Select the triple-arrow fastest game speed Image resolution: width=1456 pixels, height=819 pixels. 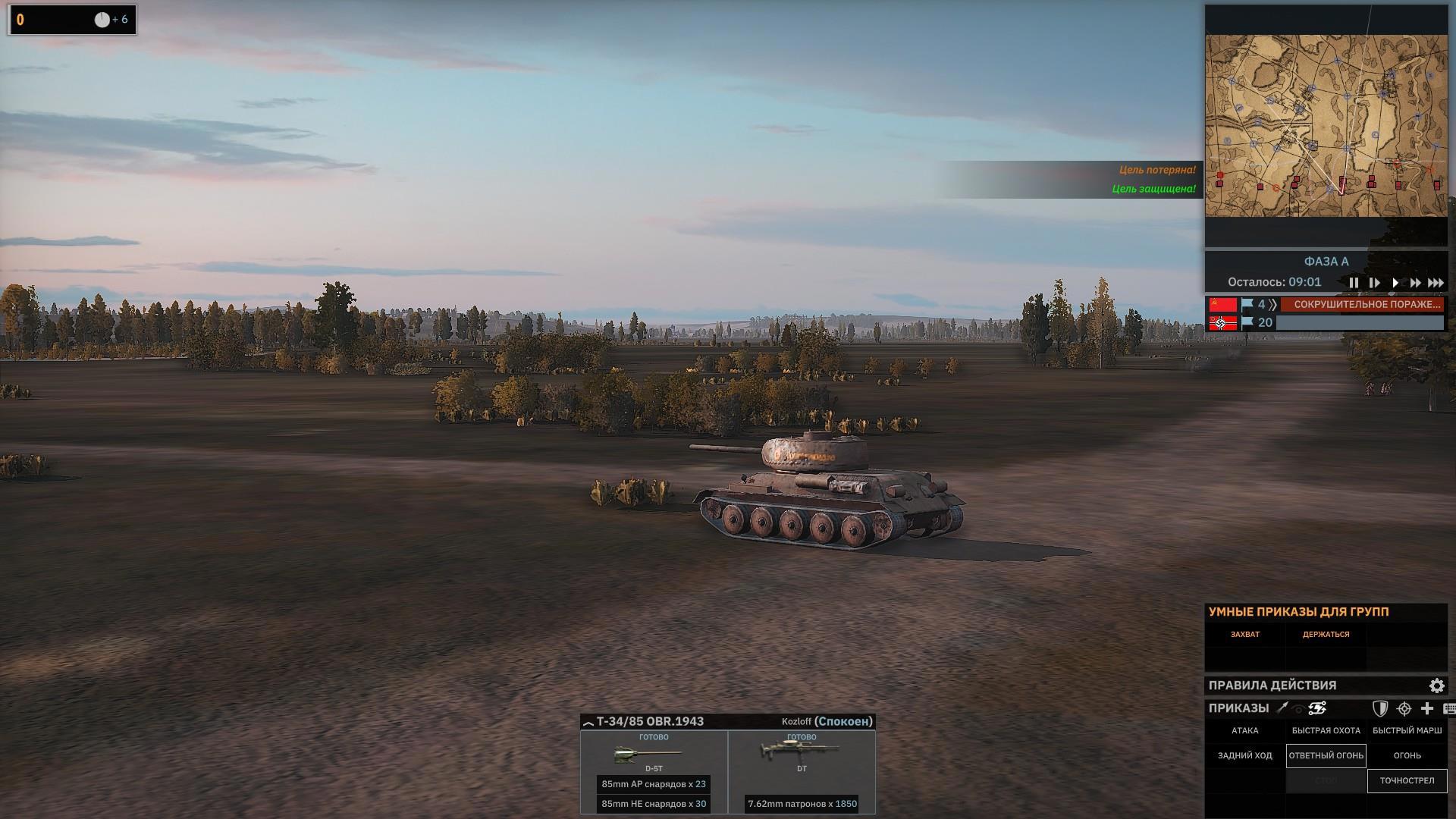pyautogui.click(x=1436, y=283)
